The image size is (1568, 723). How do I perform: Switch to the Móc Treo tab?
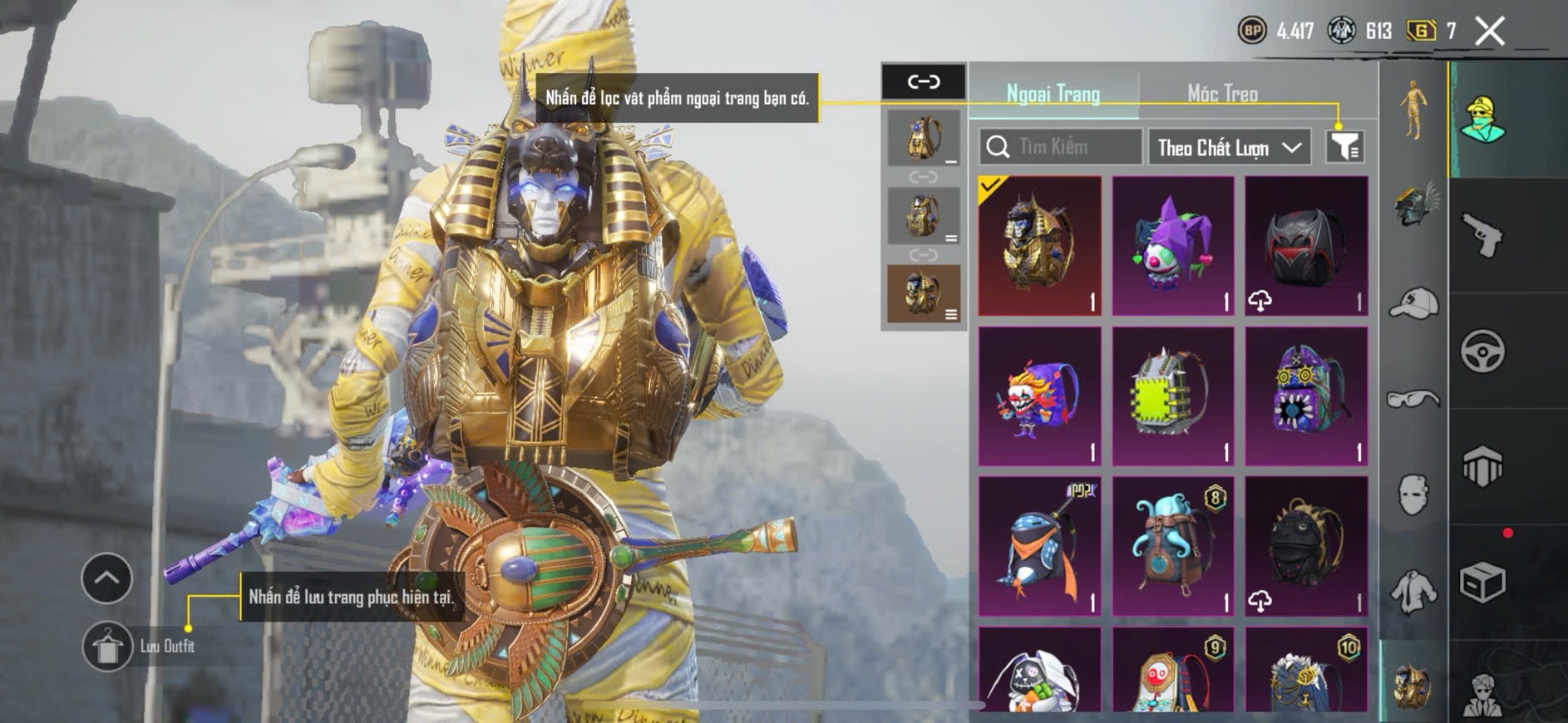point(1221,93)
